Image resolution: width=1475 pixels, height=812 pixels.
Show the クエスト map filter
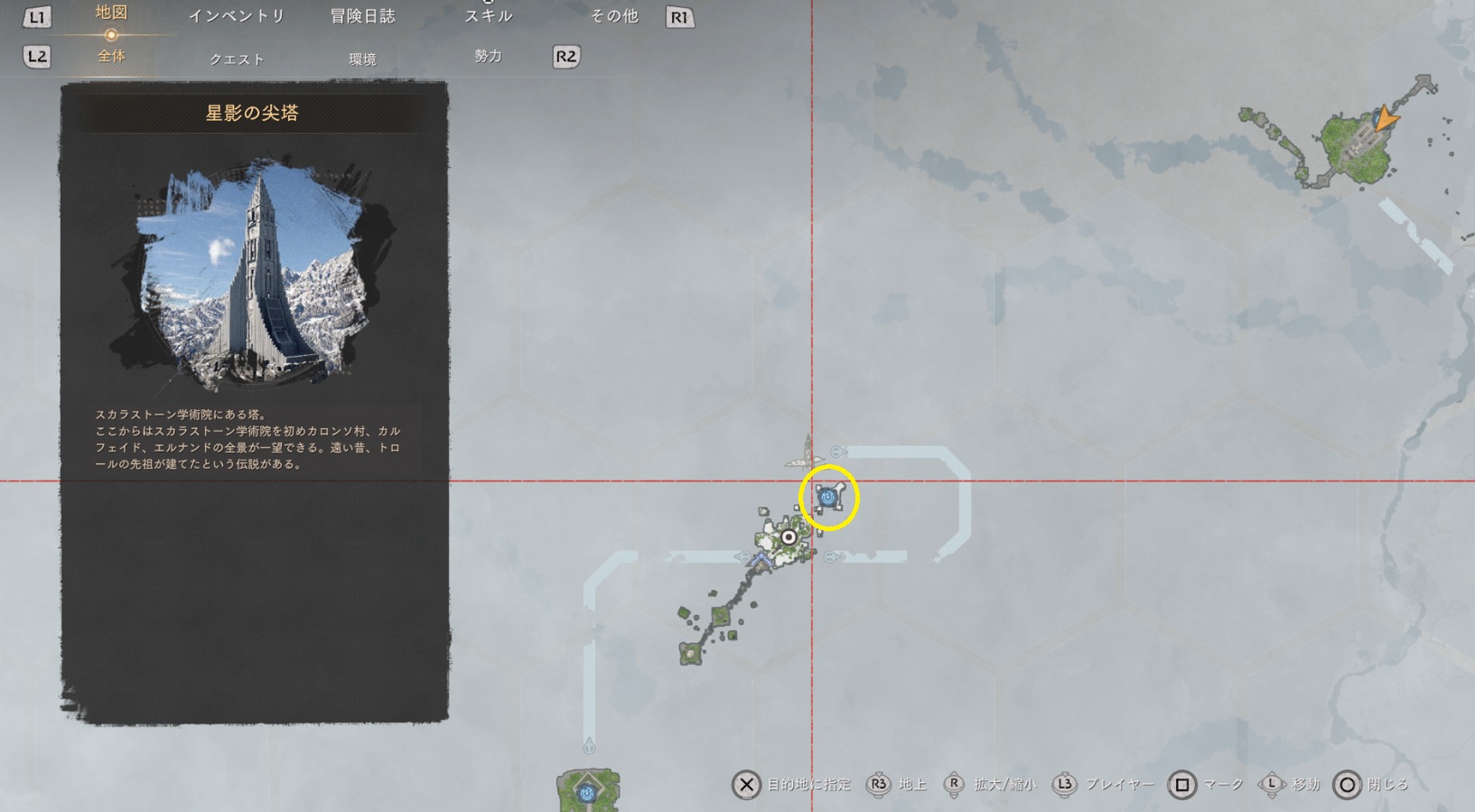tap(237, 59)
